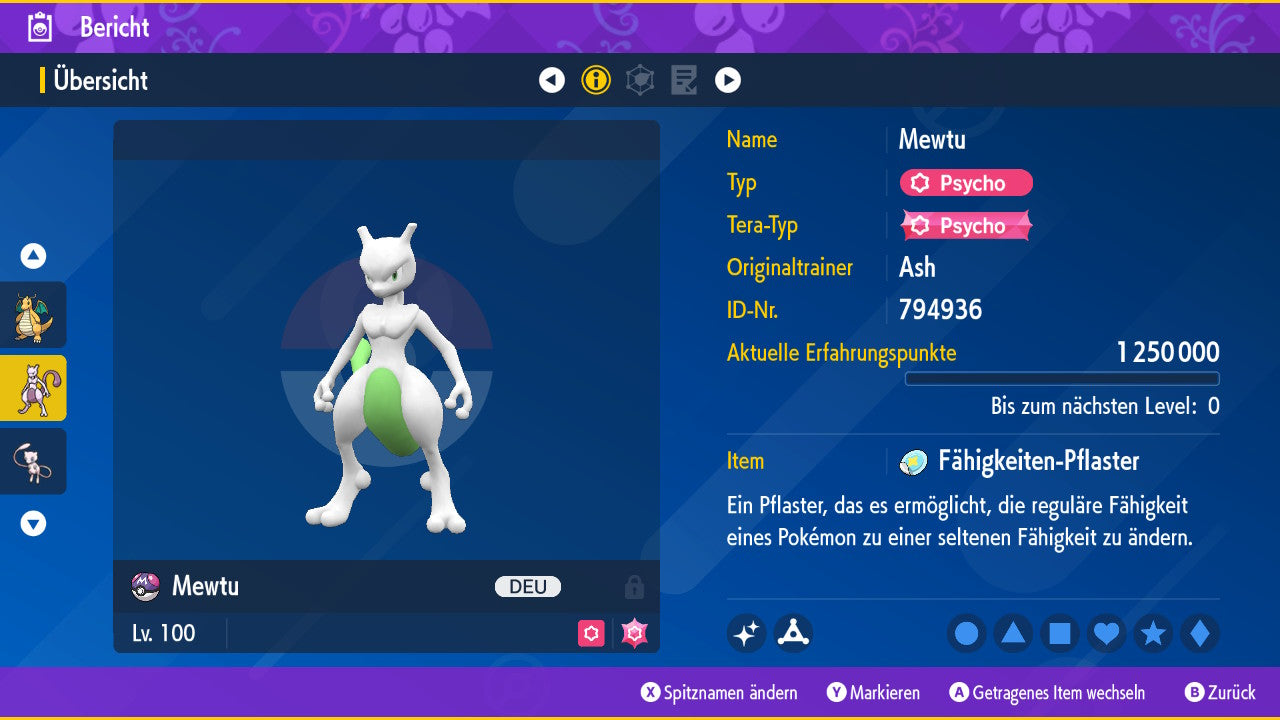This screenshot has width=1280, height=720.
Task: Click the shiny sparkle icon
Action: coord(746,633)
